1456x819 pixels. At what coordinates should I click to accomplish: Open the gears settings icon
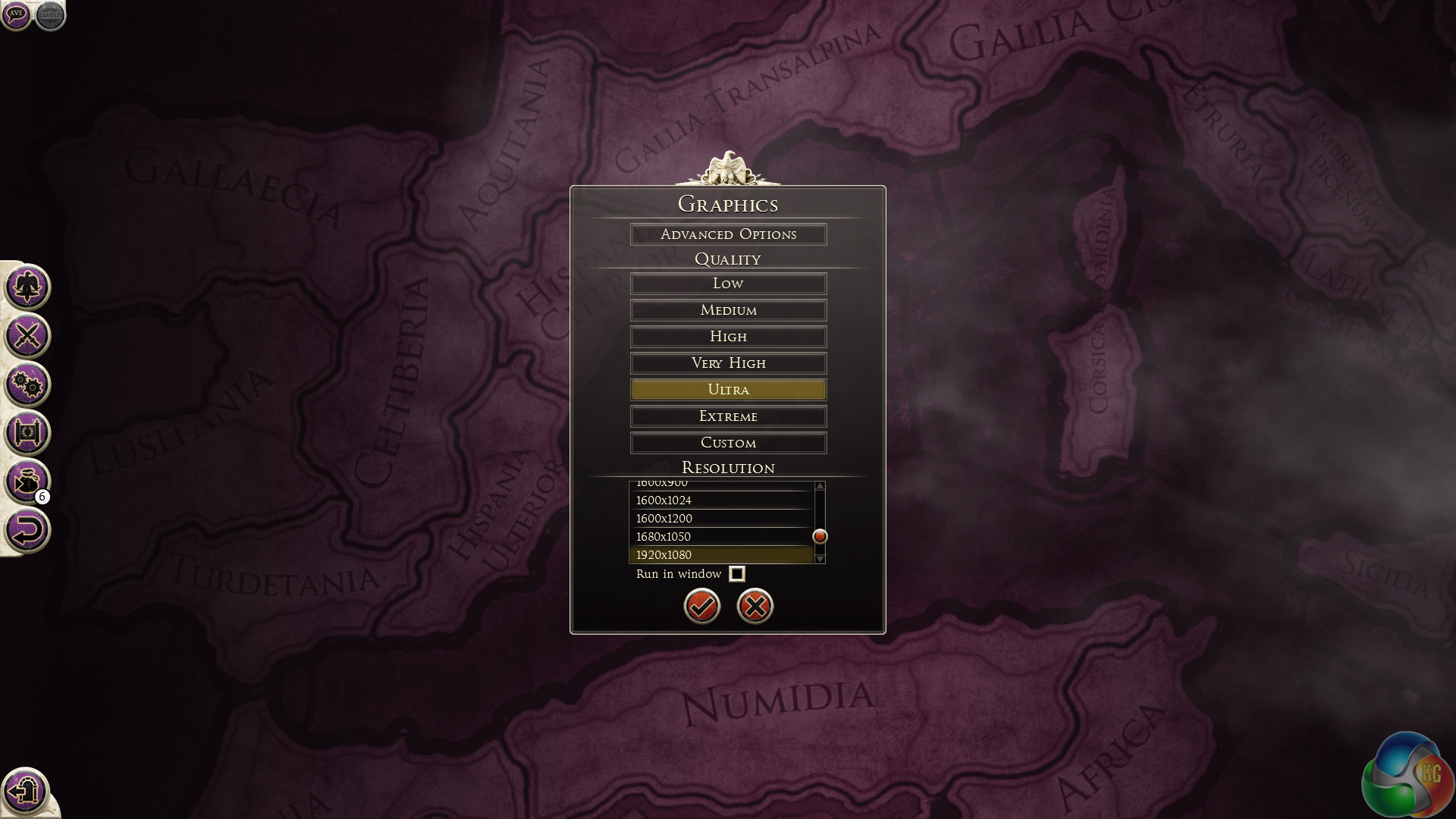pos(27,384)
